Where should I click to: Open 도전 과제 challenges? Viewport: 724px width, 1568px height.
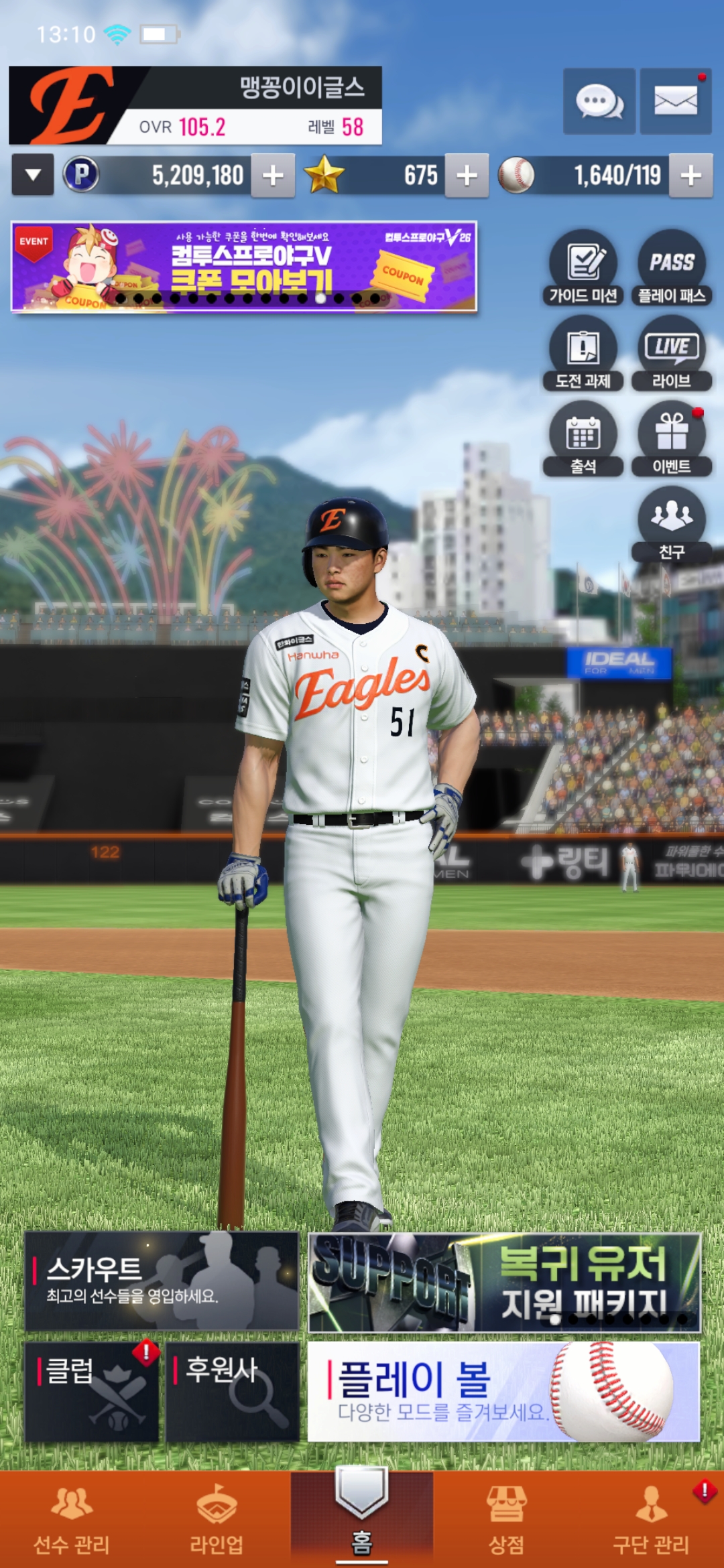tap(583, 353)
